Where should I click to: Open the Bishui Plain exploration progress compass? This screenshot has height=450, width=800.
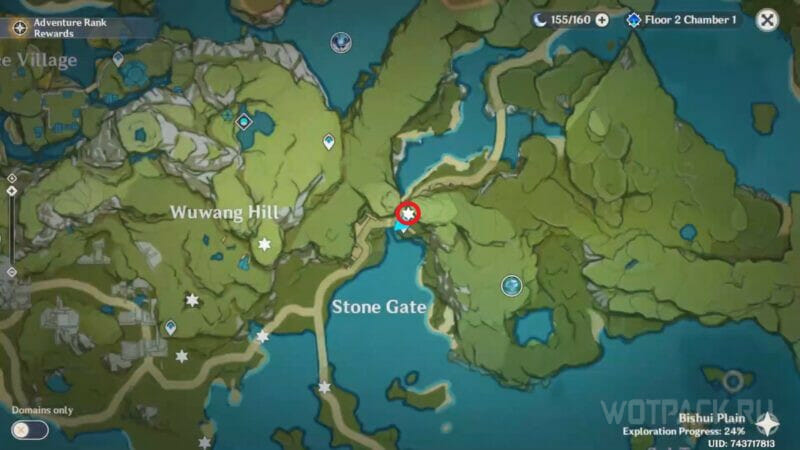pos(768,424)
